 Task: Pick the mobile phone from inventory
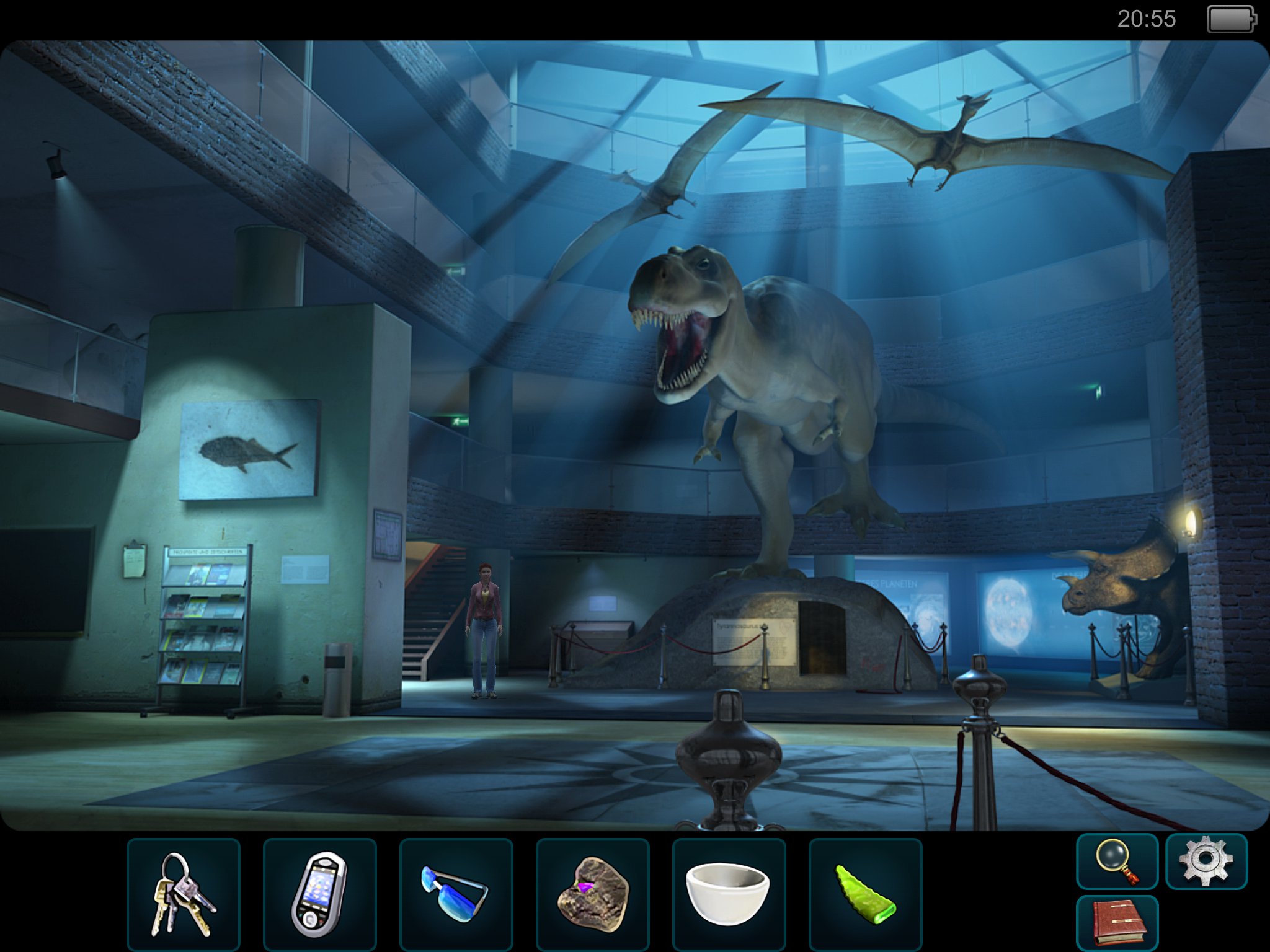click(319, 894)
